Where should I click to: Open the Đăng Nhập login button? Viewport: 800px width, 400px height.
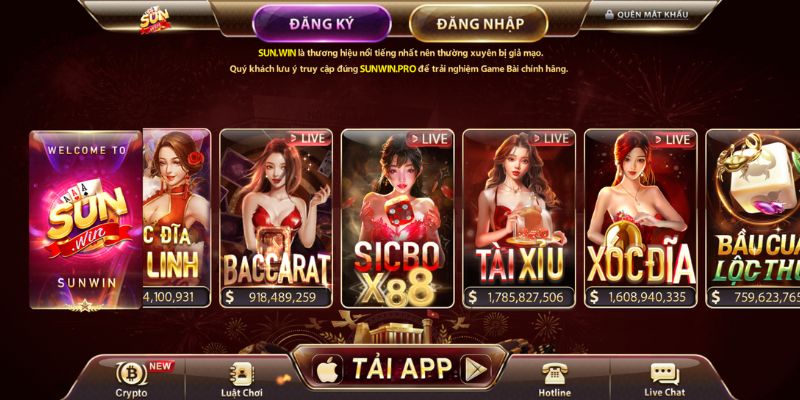478,23
